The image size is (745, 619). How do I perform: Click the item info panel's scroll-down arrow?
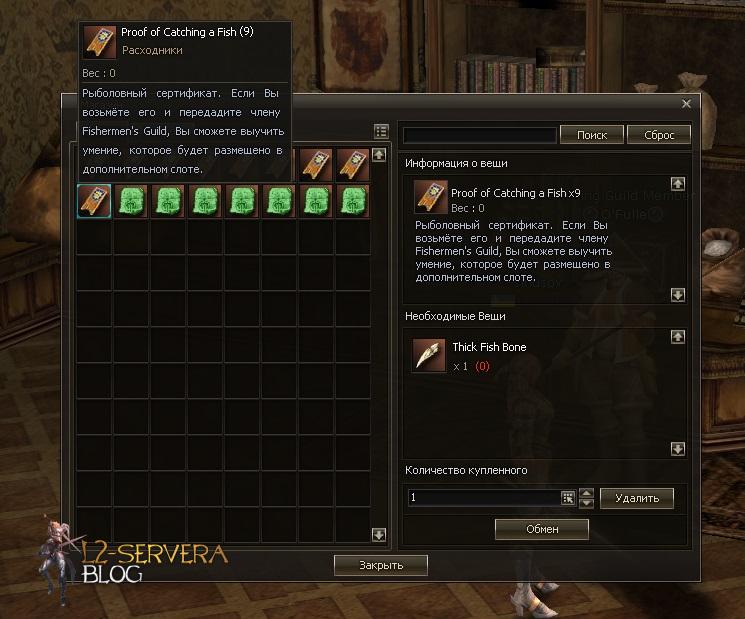pos(678,295)
